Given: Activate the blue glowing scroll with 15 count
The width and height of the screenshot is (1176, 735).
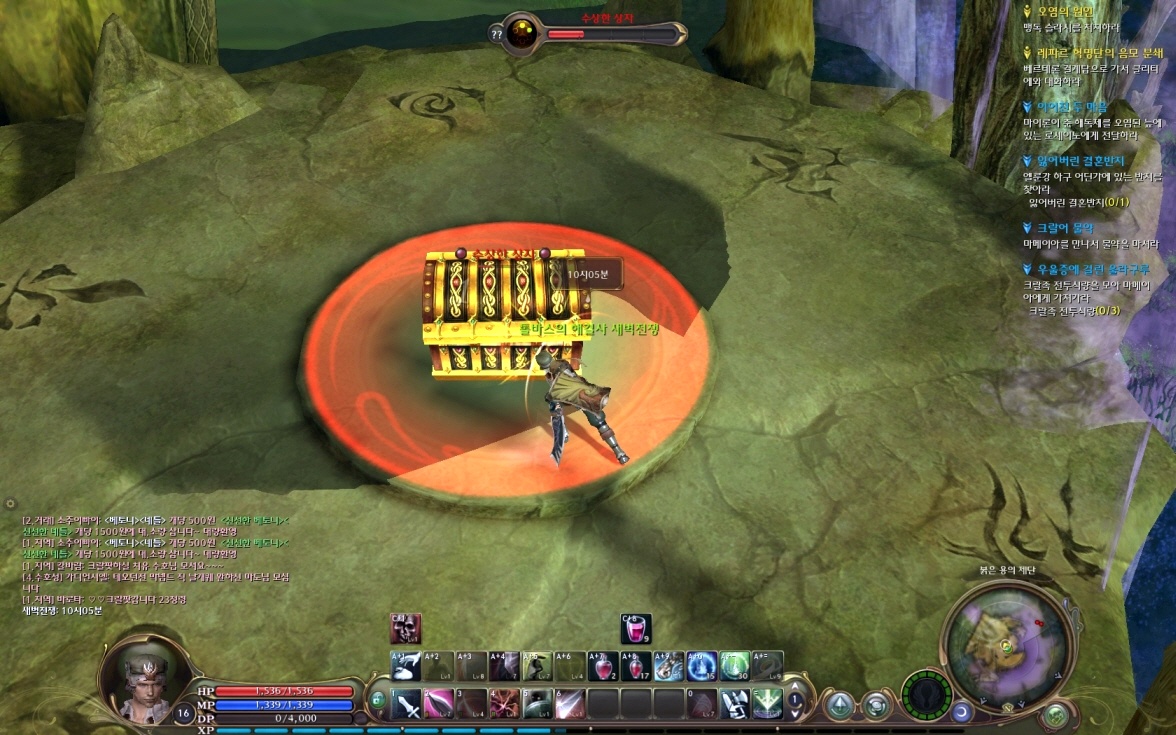Looking at the screenshot, I should pyautogui.click(x=701, y=666).
